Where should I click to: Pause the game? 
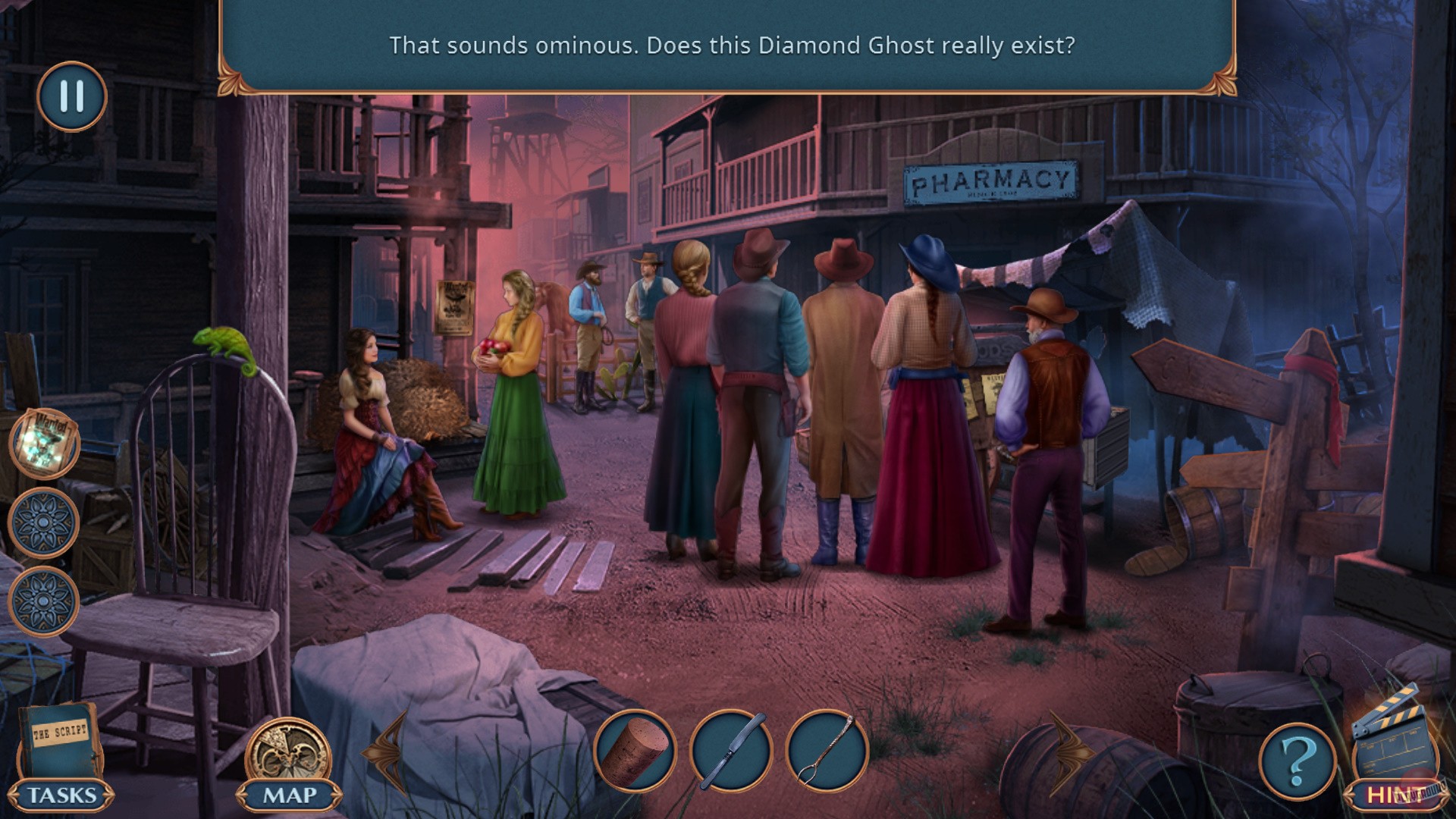pos(71,97)
